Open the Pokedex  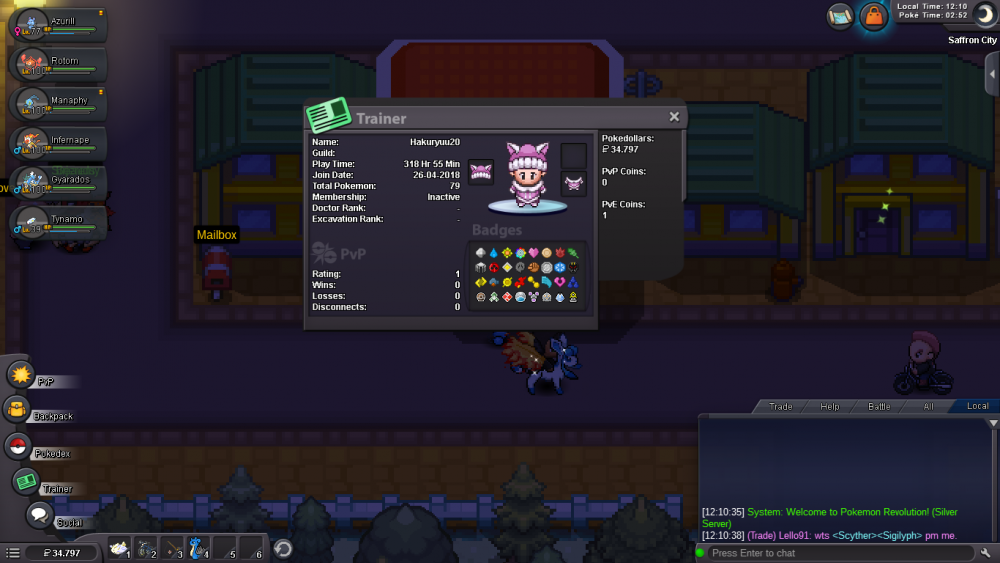pyautogui.click(x=17, y=447)
